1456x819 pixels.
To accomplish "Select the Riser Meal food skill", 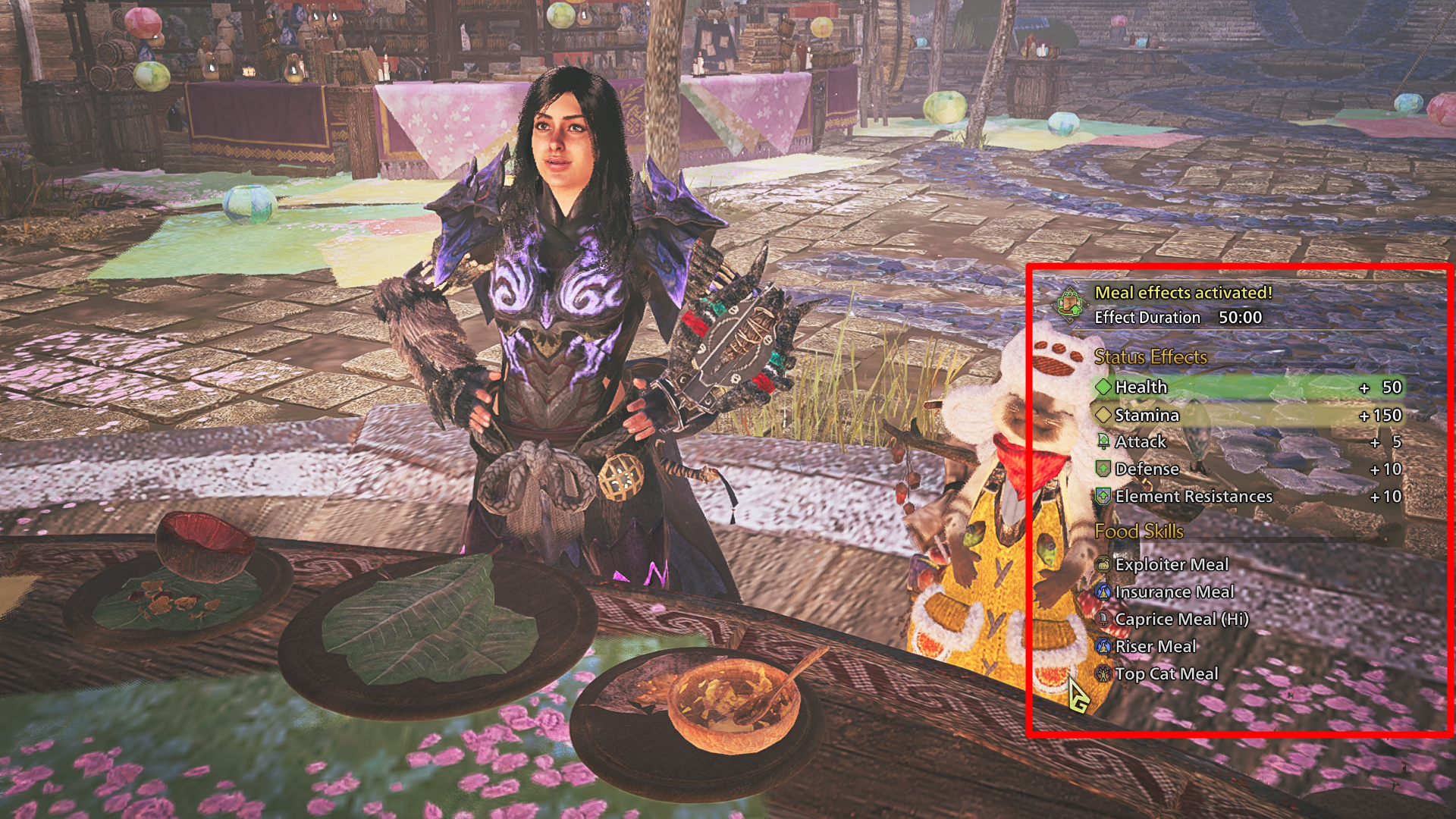I will [1155, 646].
